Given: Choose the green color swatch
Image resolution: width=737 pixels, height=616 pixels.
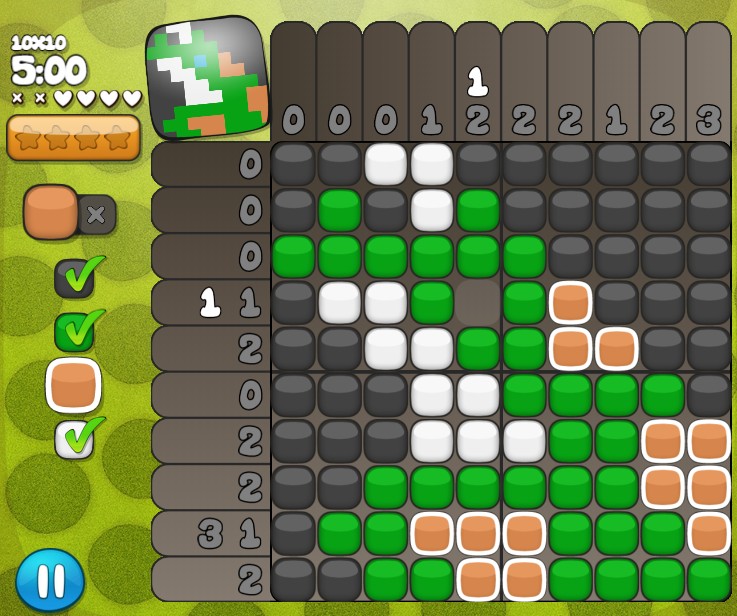Looking at the screenshot, I should click(74, 332).
